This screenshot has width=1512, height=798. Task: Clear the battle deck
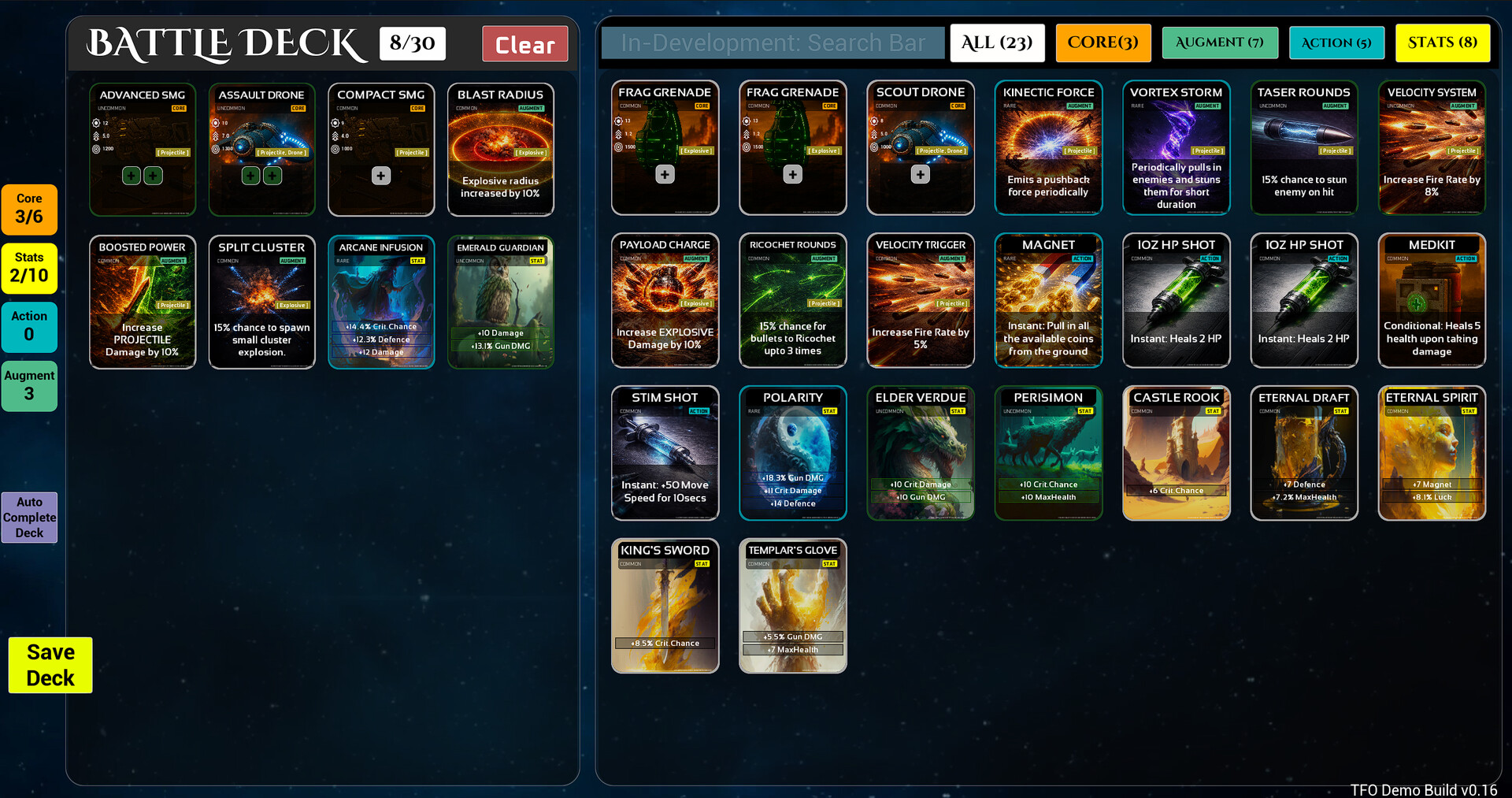coord(524,44)
